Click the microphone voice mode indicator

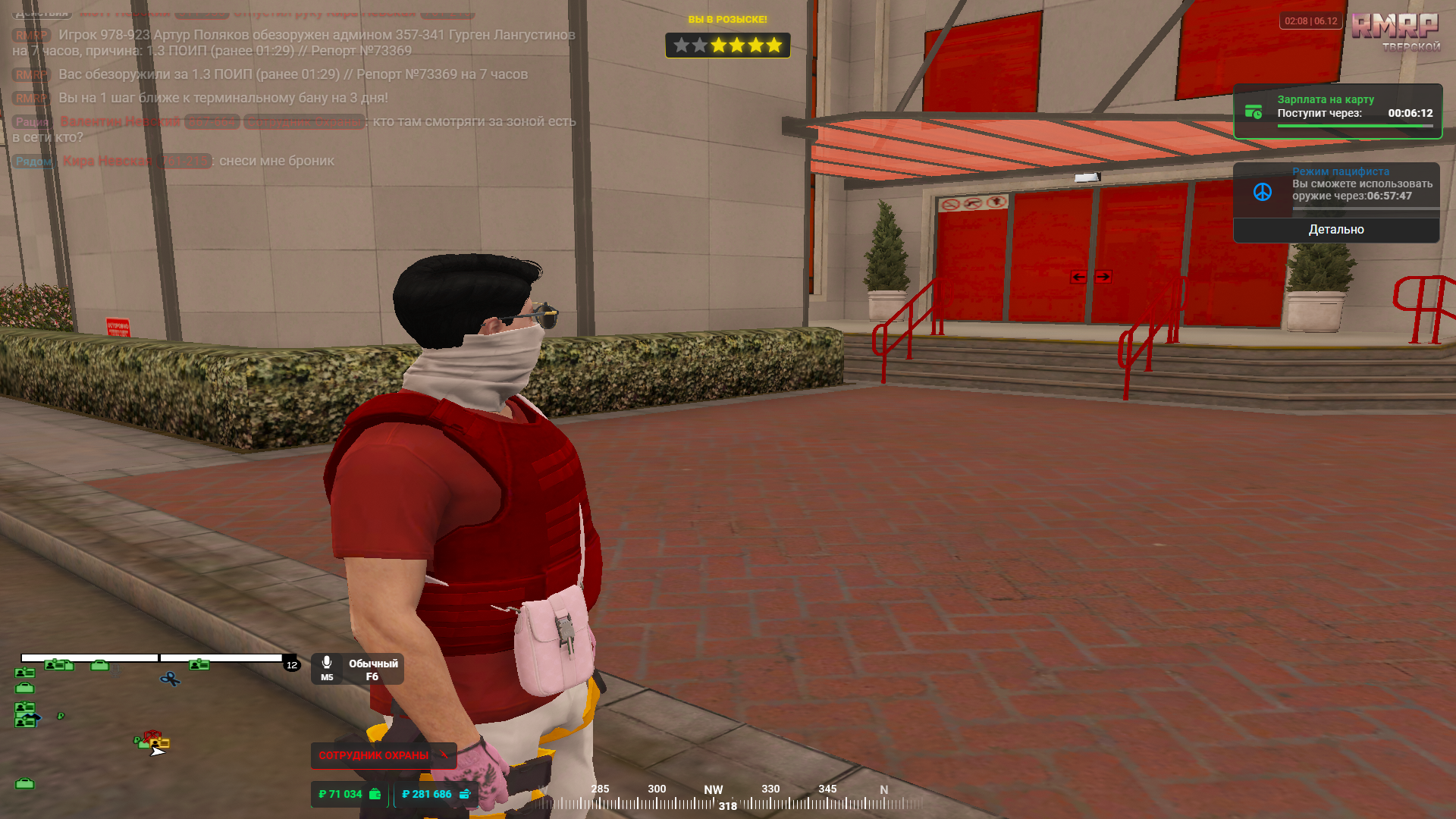(x=327, y=667)
